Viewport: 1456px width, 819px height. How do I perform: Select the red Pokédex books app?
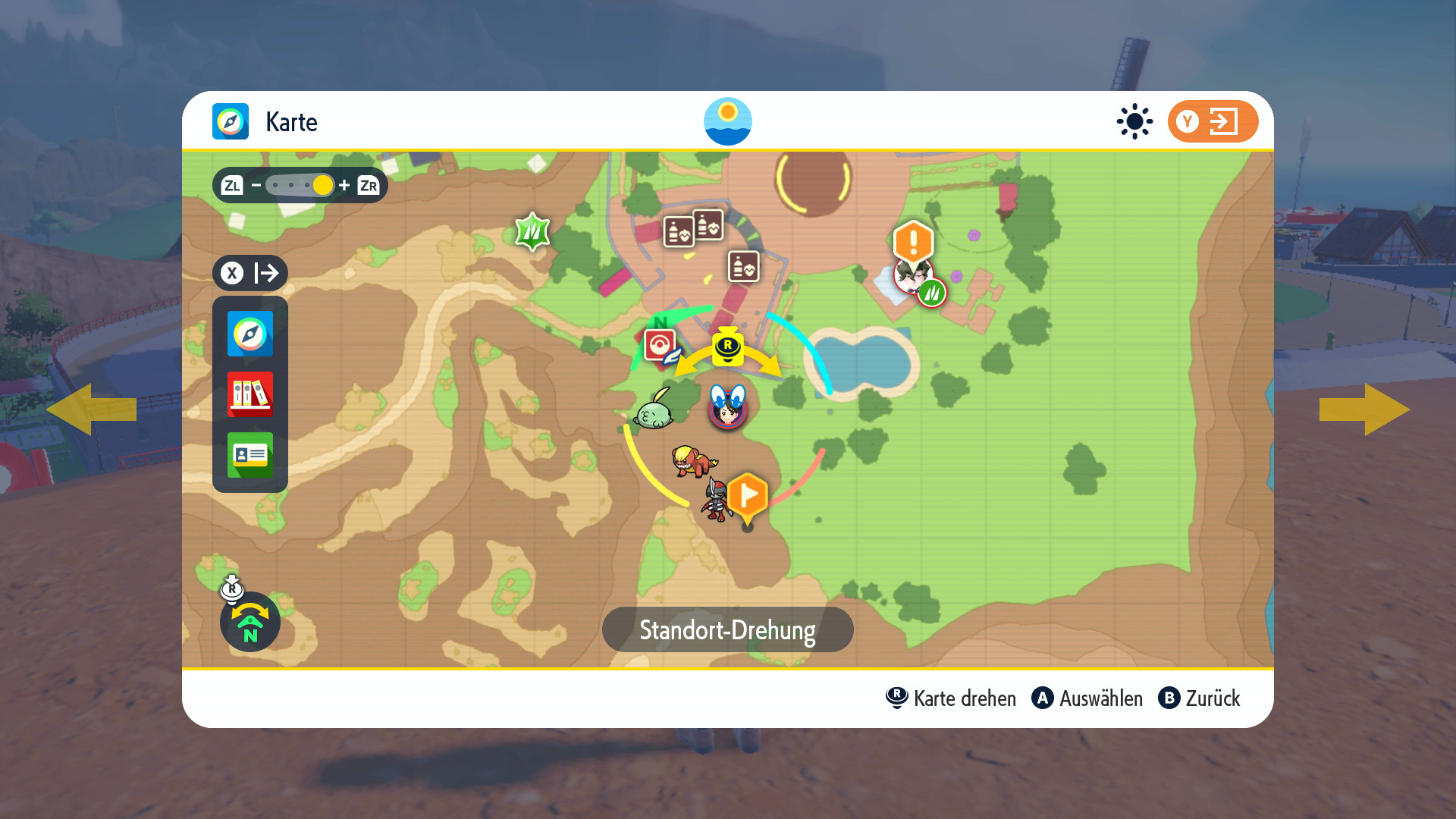point(250,394)
